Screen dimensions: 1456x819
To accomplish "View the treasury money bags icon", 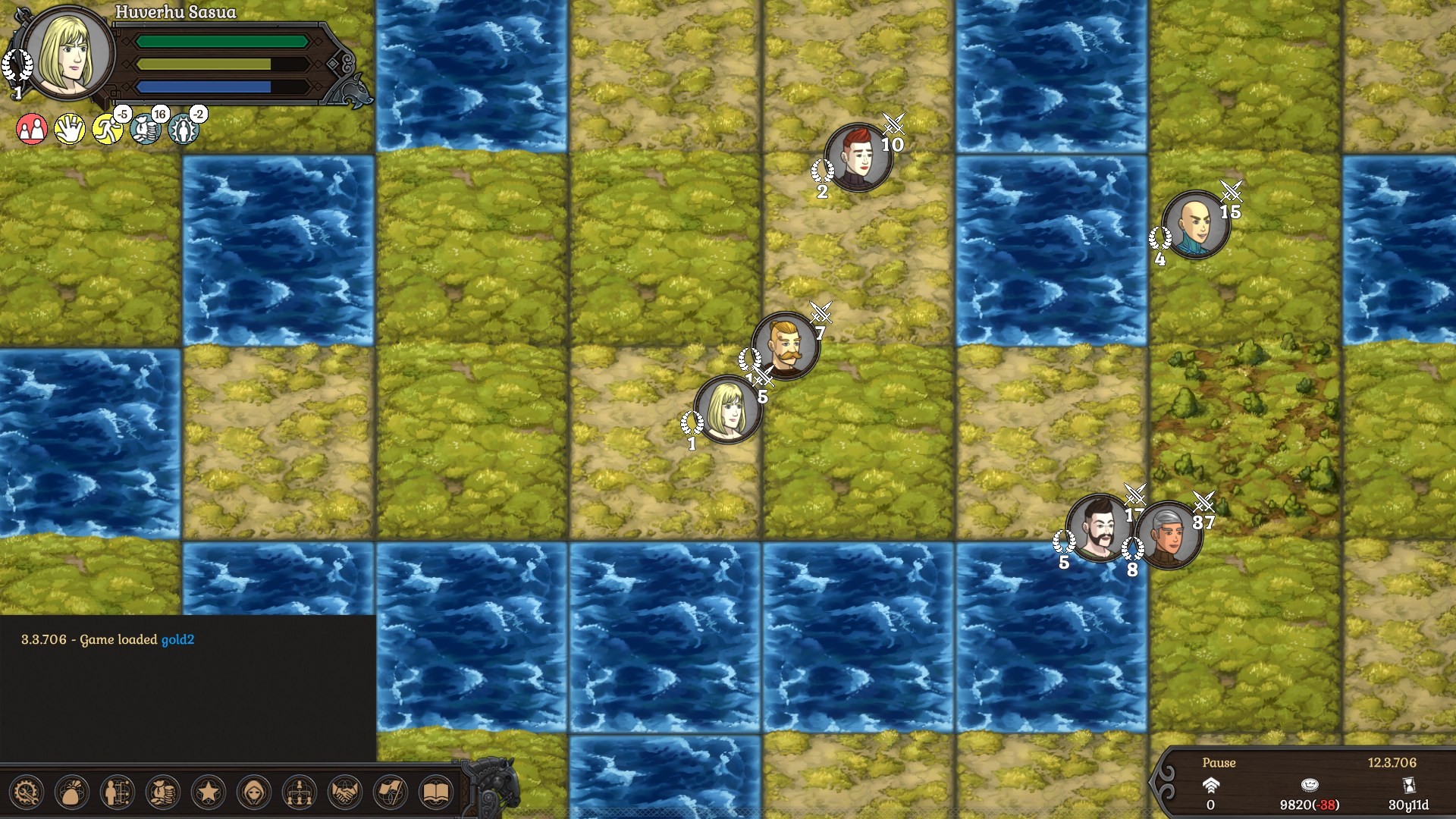I will 162,792.
